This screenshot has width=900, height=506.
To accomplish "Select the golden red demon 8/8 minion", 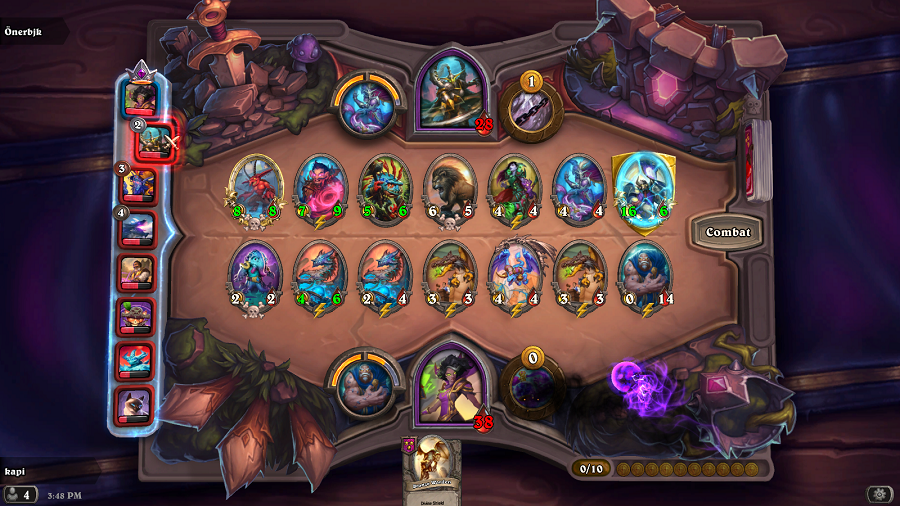I will 256,187.
